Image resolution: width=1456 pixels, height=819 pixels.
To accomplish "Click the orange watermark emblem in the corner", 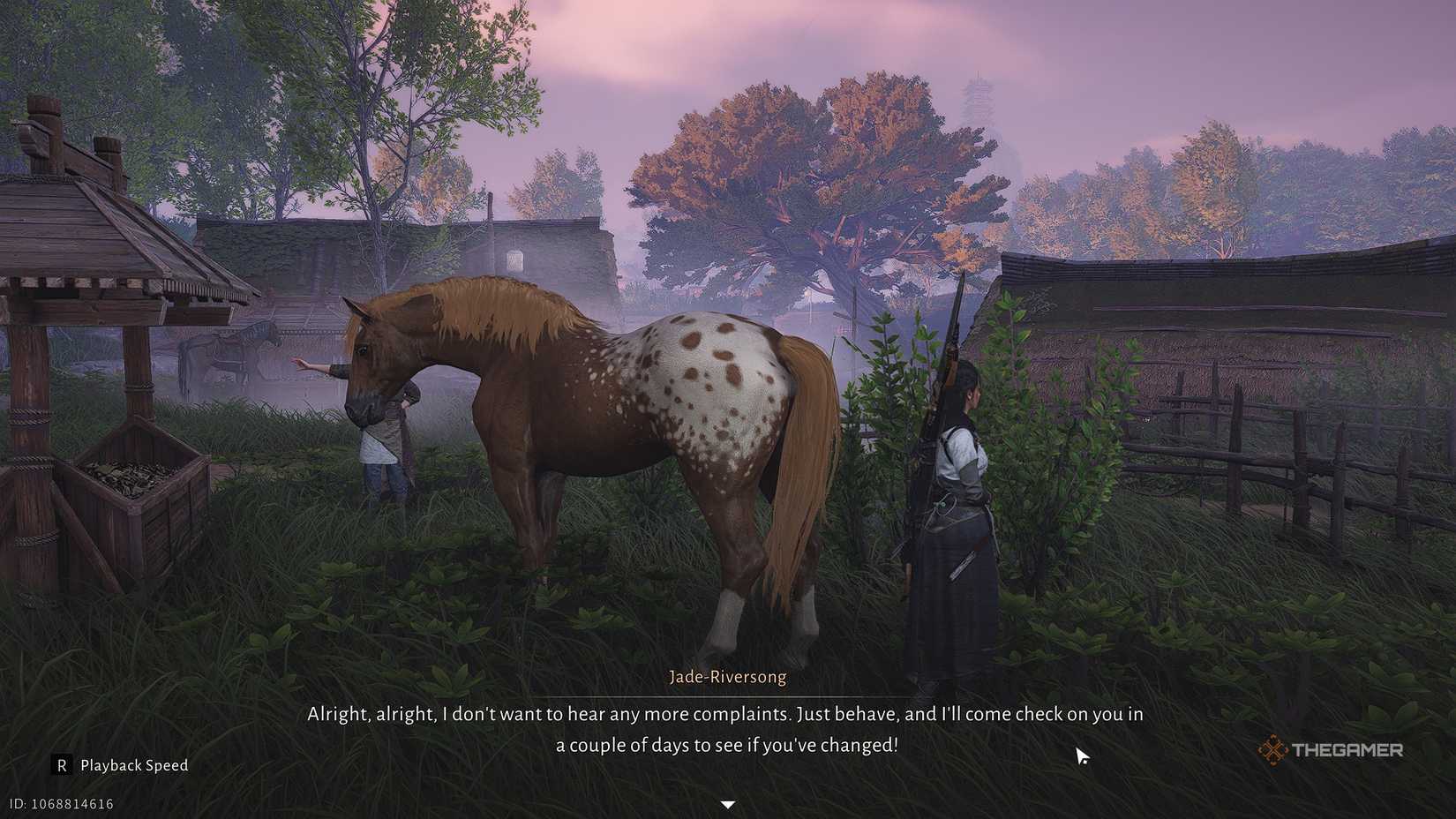I will coord(1274,750).
